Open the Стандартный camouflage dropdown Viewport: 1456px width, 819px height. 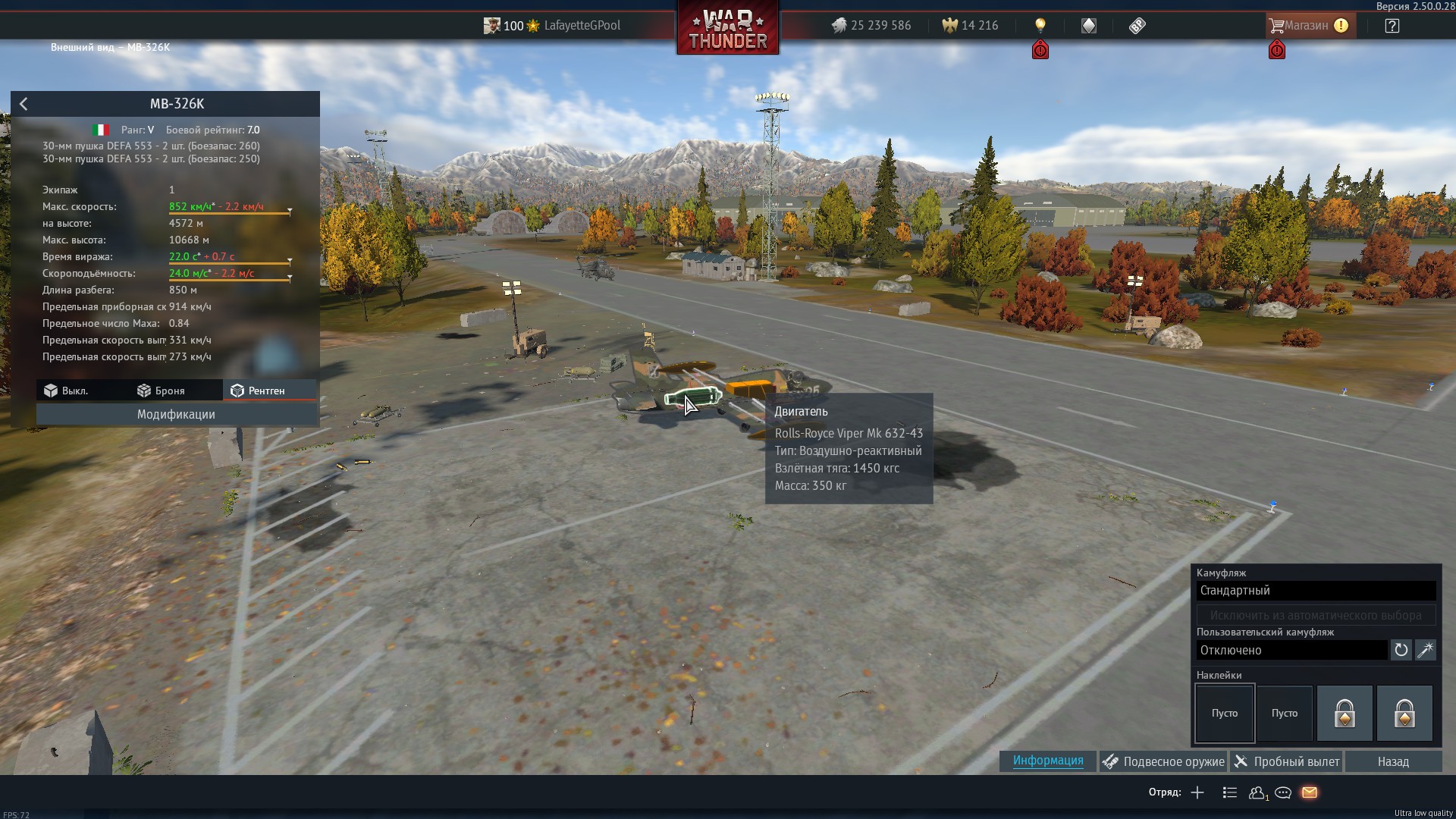[x=1316, y=591]
